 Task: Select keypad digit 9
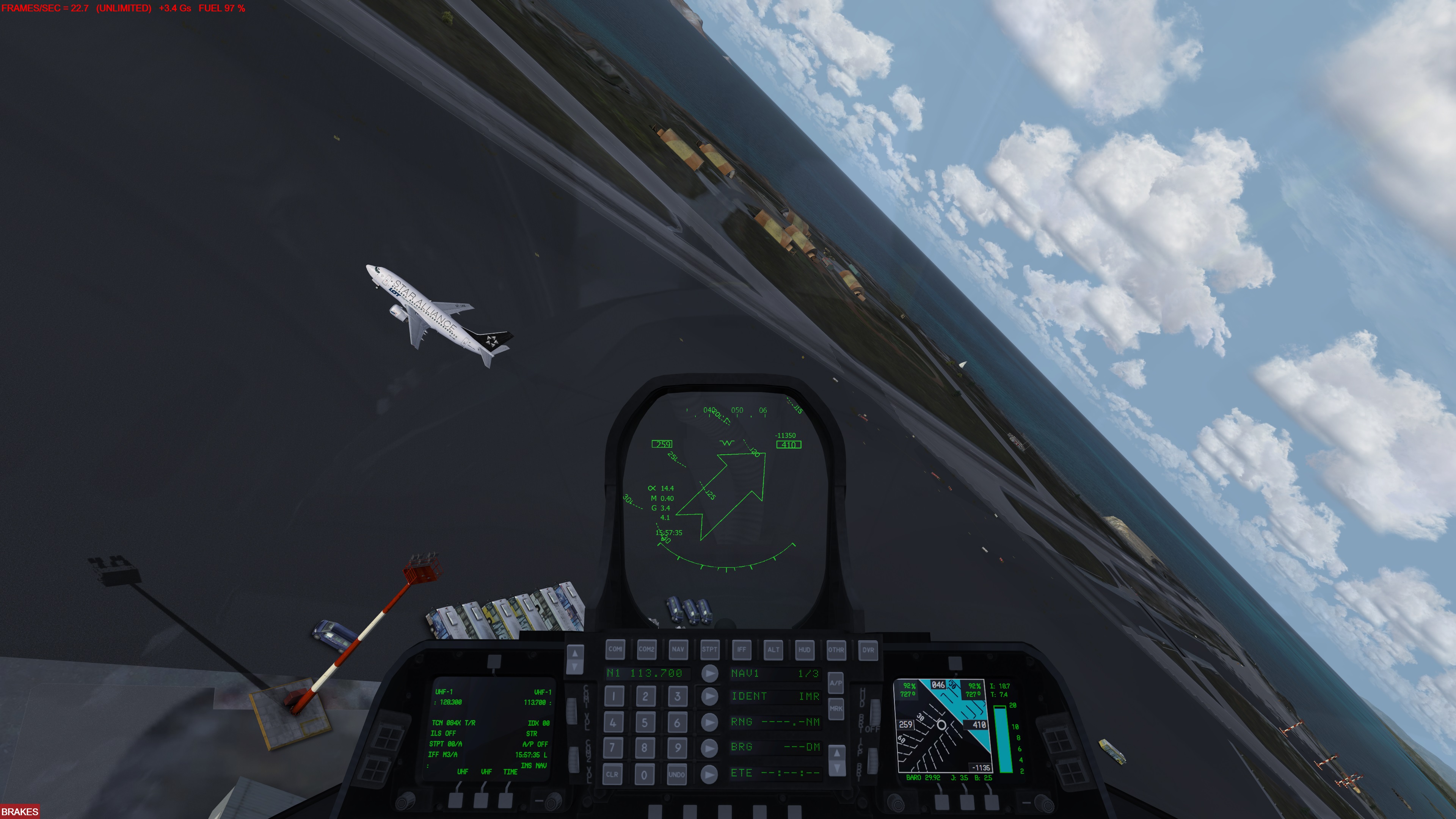(x=676, y=748)
